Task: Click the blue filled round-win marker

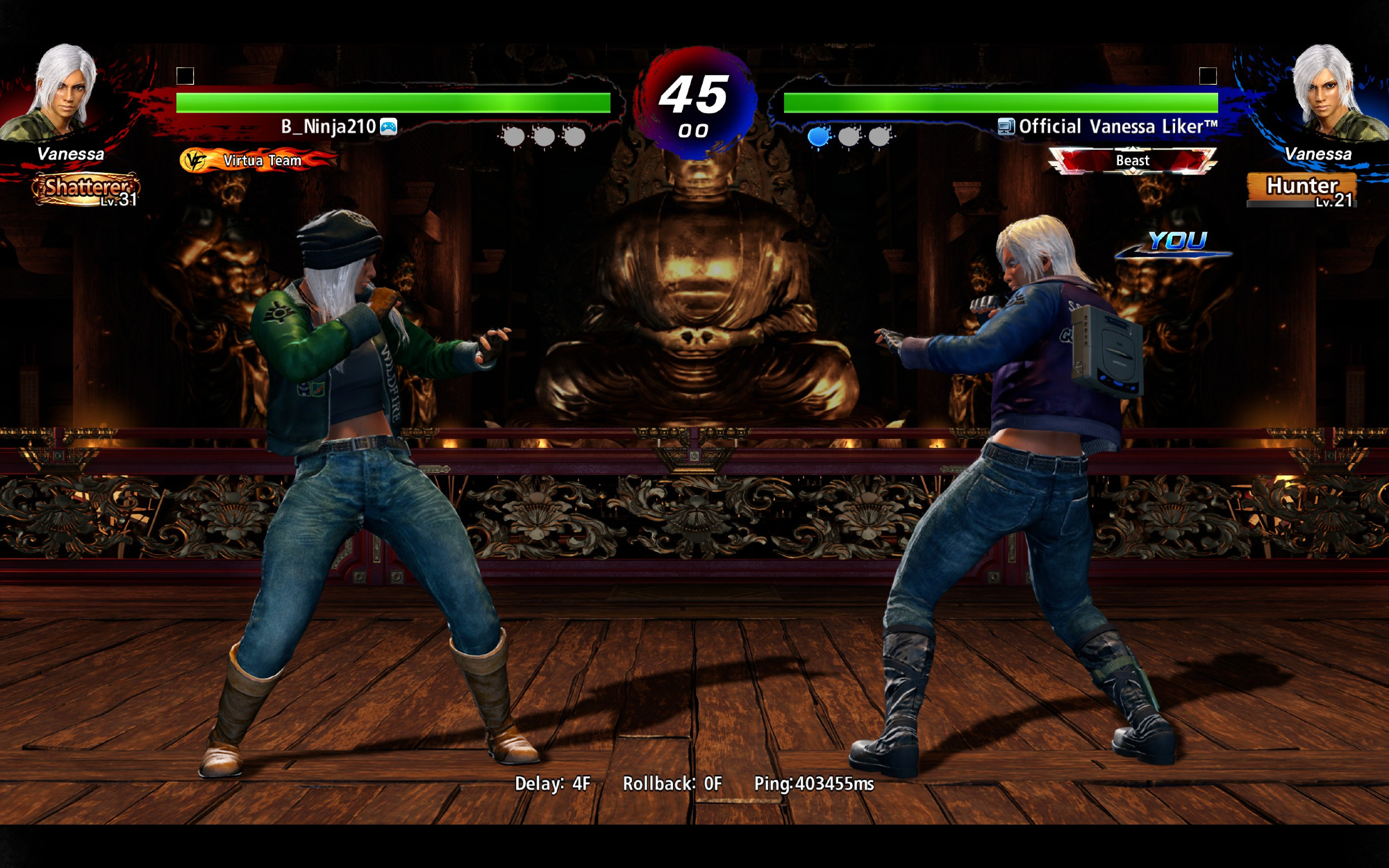Action: [819, 136]
